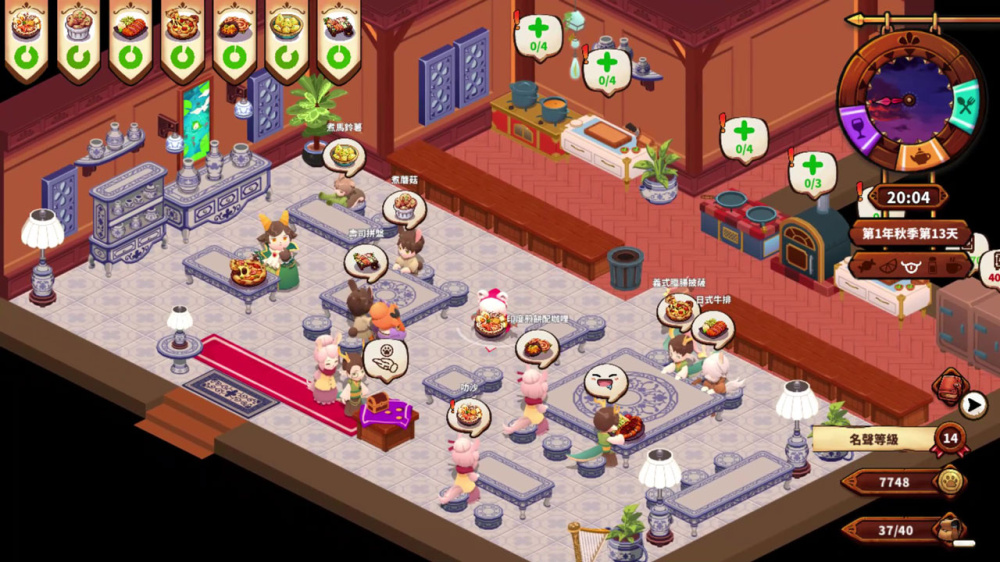Click the green plus bubble showing 0/3
This screenshot has width=1000, height=562.
pyautogui.click(x=811, y=171)
